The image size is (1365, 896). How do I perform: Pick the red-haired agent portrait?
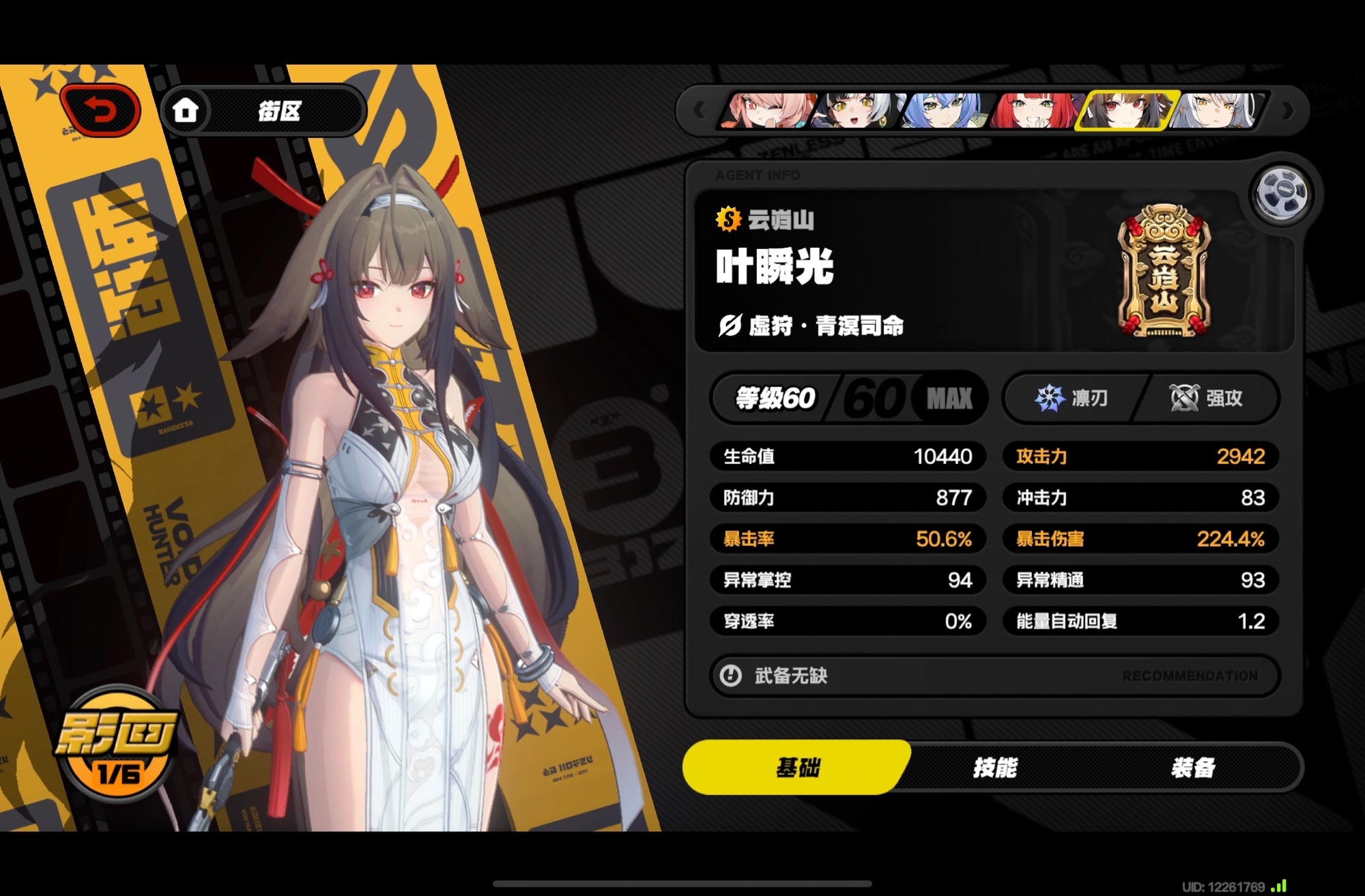click(1035, 111)
